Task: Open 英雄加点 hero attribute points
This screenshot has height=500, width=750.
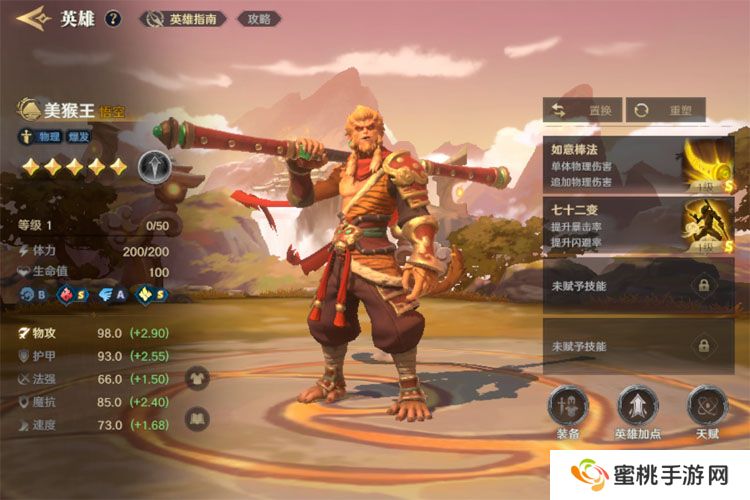Action: pos(637,412)
